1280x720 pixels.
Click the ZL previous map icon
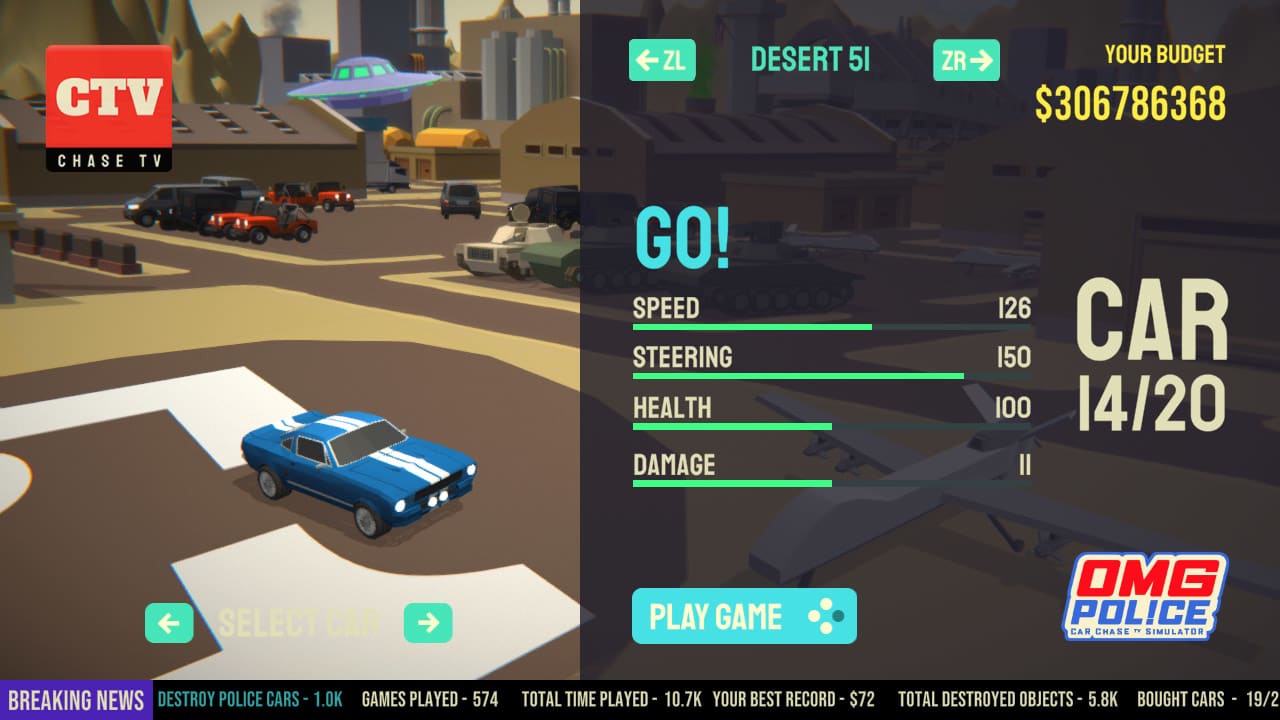pyautogui.click(x=662, y=60)
